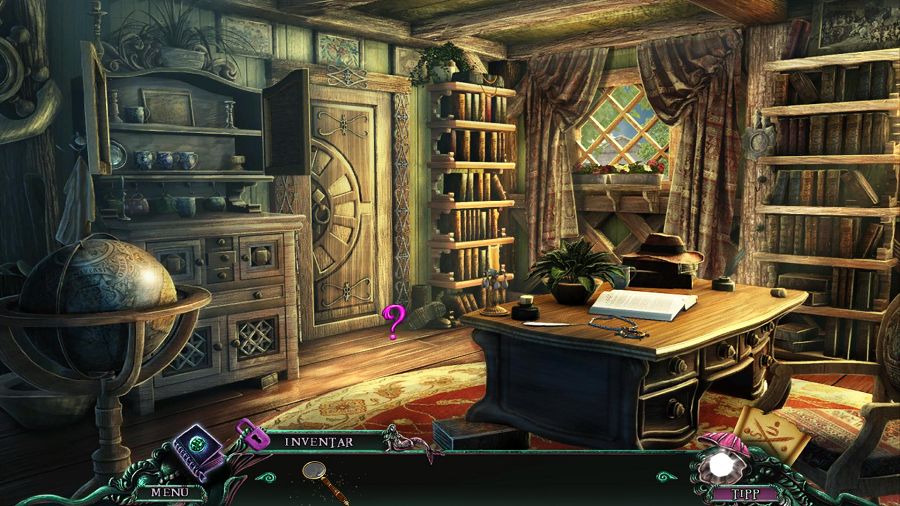Click the Inventar label tab
Viewport: 900px width, 506px height.
point(320,440)
